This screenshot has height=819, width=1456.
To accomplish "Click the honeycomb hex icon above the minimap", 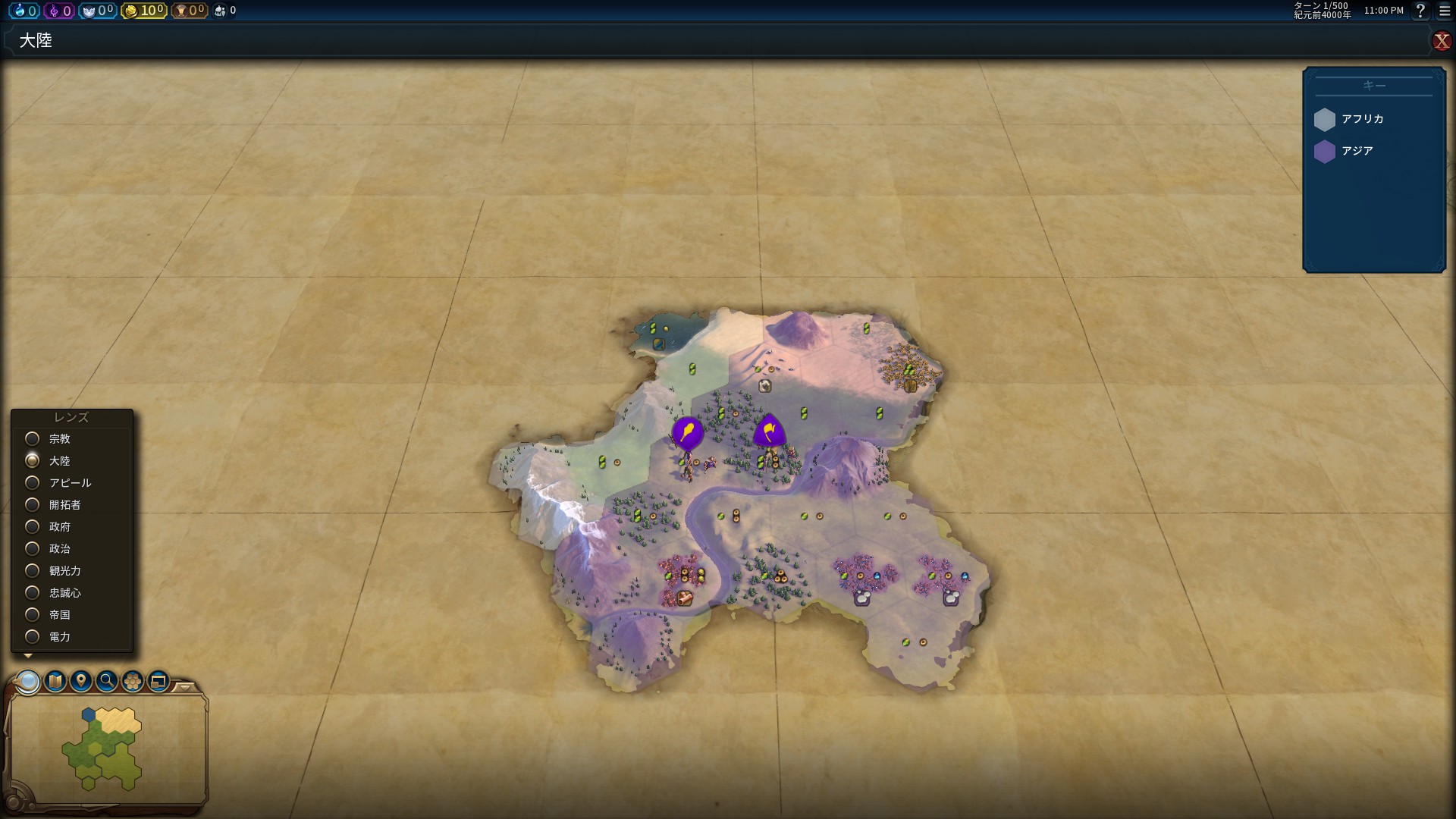I will (x=133, y=681).
